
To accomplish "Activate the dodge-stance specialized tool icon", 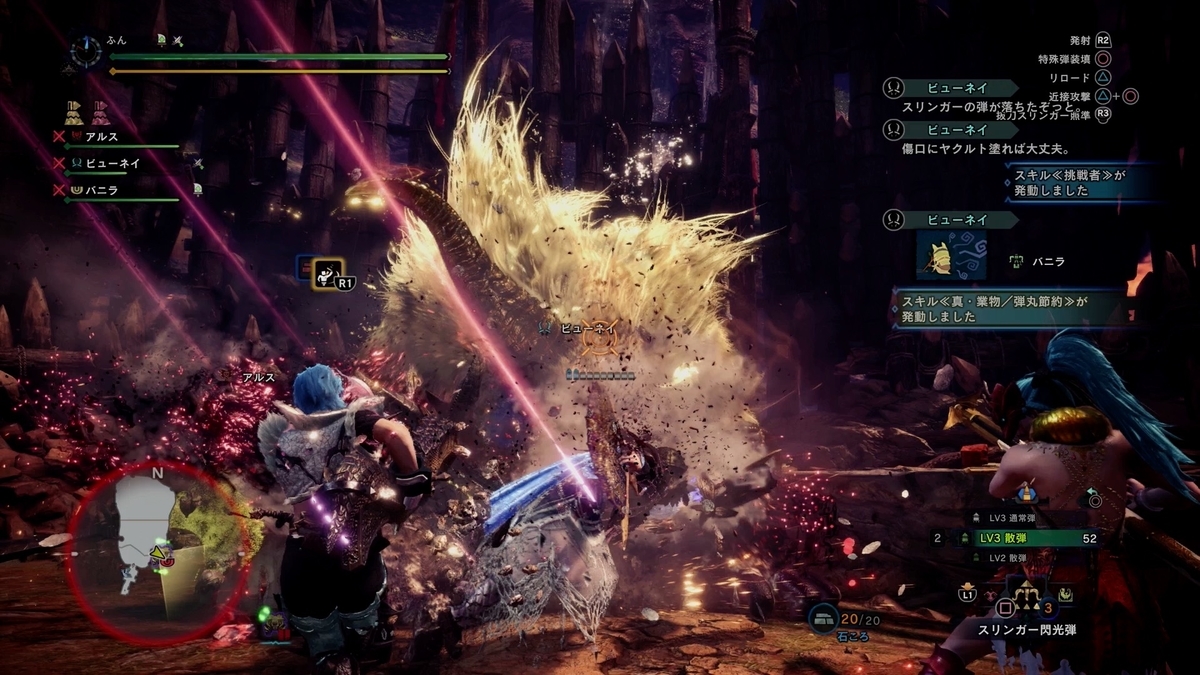I will point(327,272).
